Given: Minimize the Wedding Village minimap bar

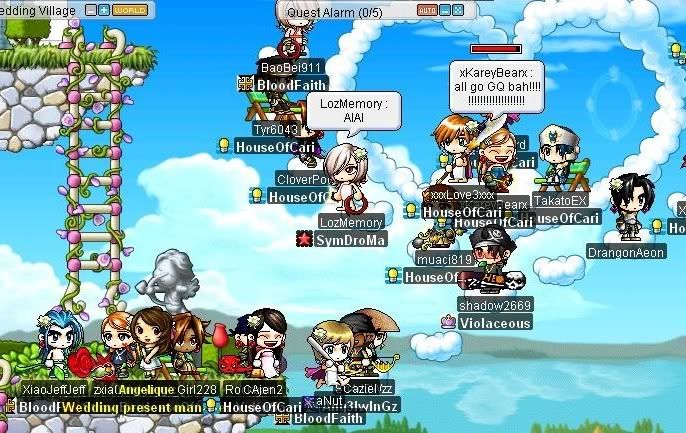Looking at the screenshot, I should (x=91, y=10).
